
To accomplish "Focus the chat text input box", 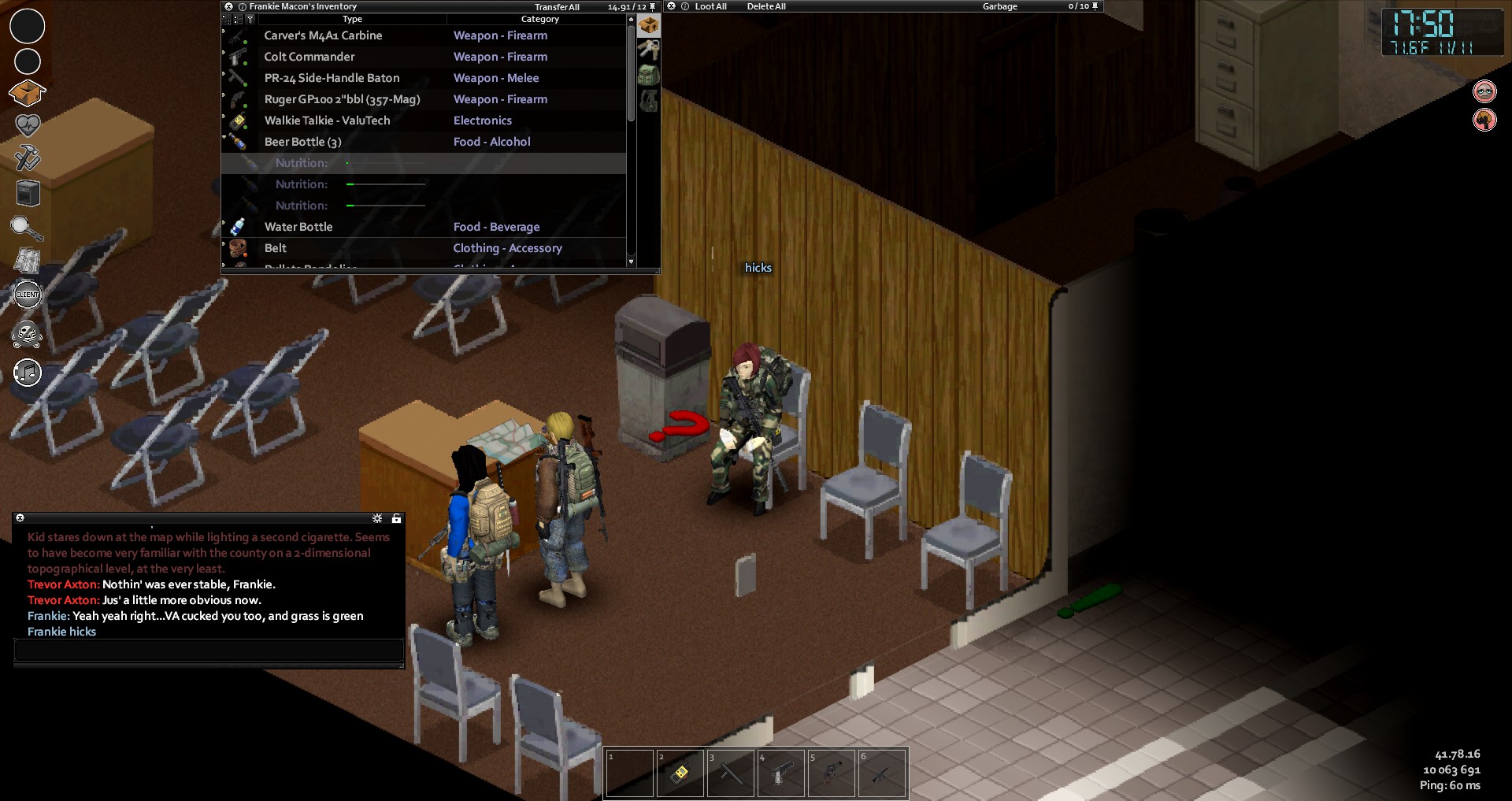I will tap(209, 651).
